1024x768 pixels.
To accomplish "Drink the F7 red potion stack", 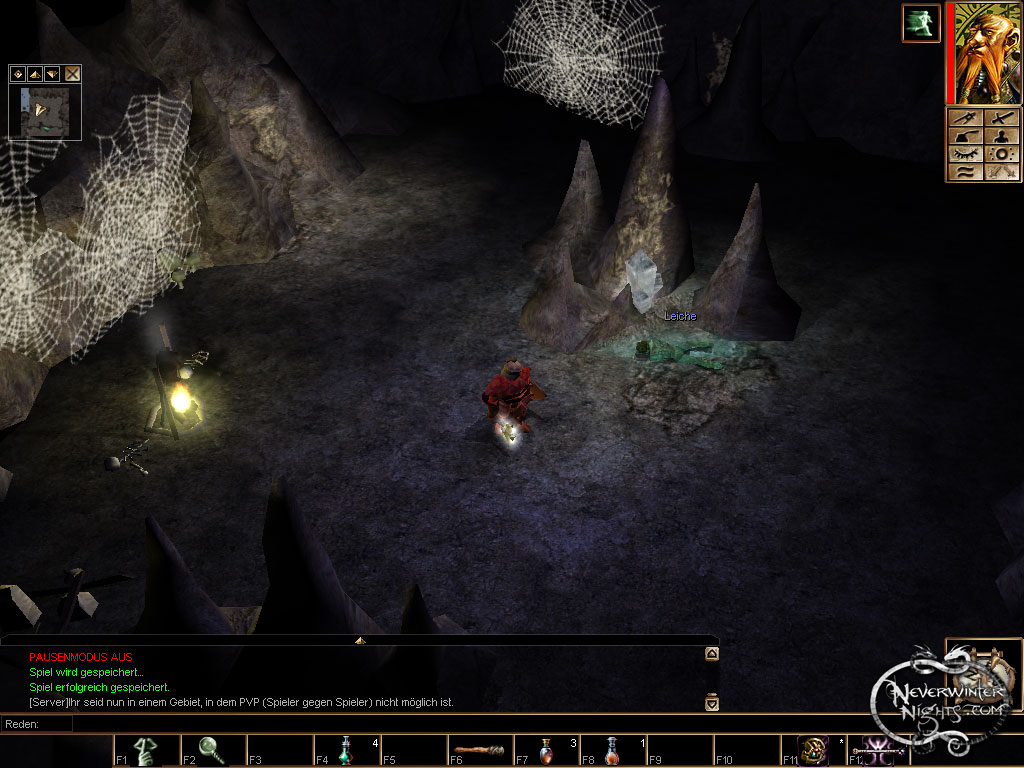I will pyautogui.click(x=546, y=750).
